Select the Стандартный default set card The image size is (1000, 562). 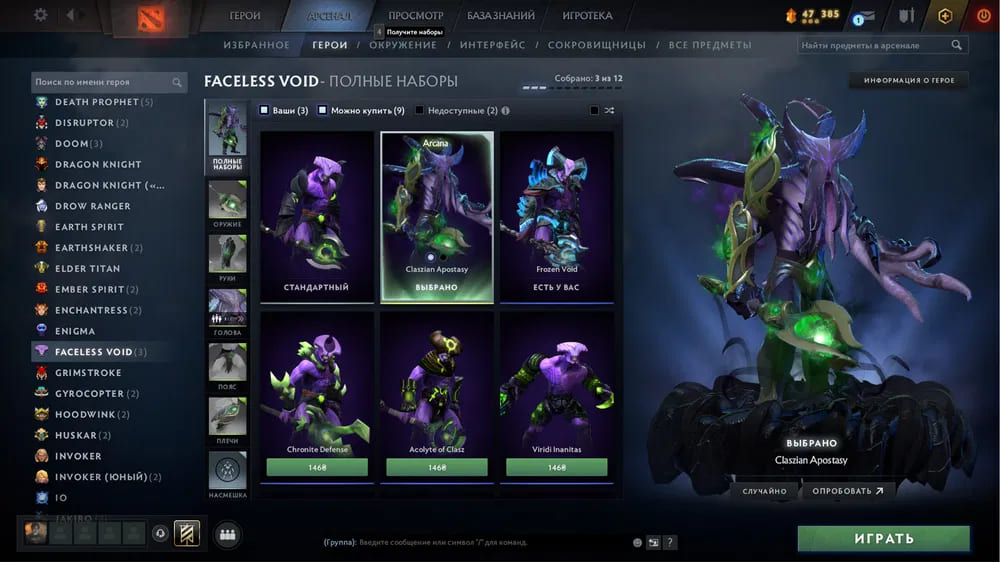316,216
